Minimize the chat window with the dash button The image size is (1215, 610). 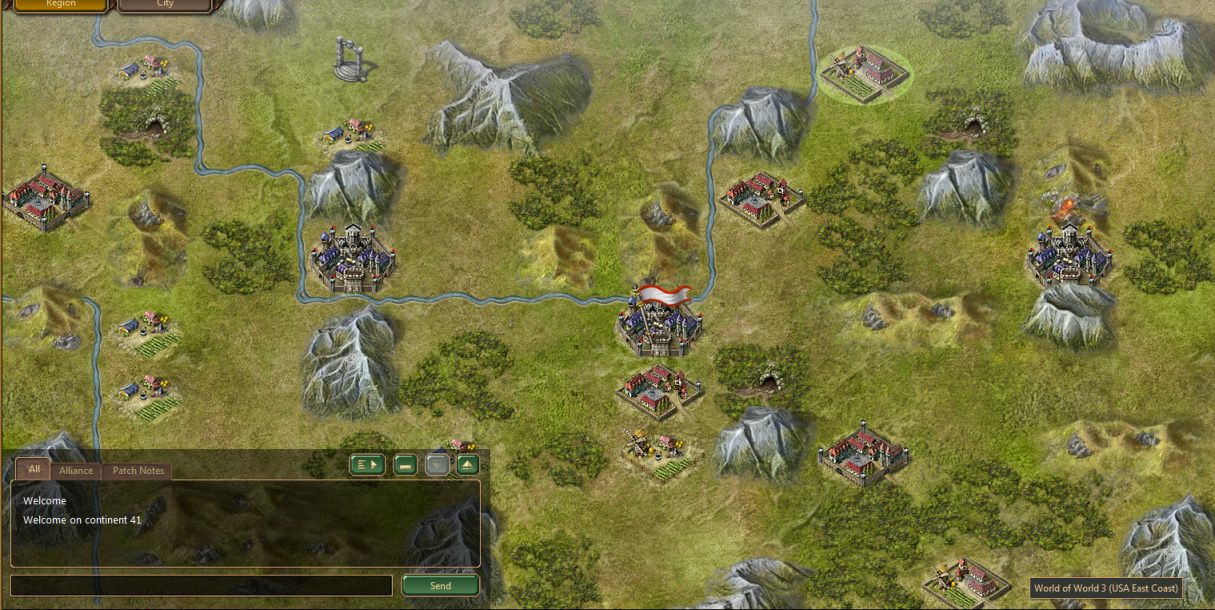click(x=405, y=464)
